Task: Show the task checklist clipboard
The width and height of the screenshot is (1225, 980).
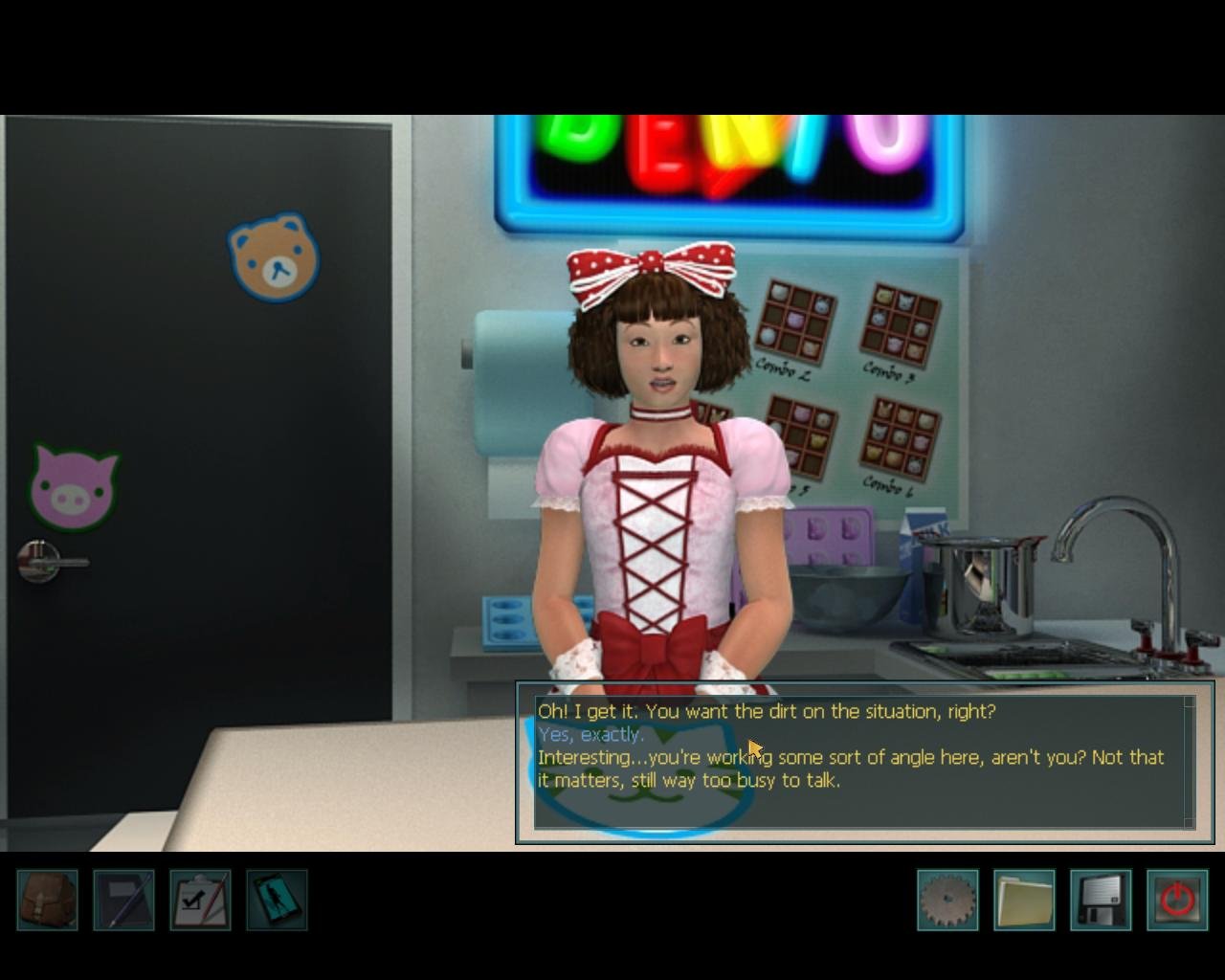Action: [200, 900]
